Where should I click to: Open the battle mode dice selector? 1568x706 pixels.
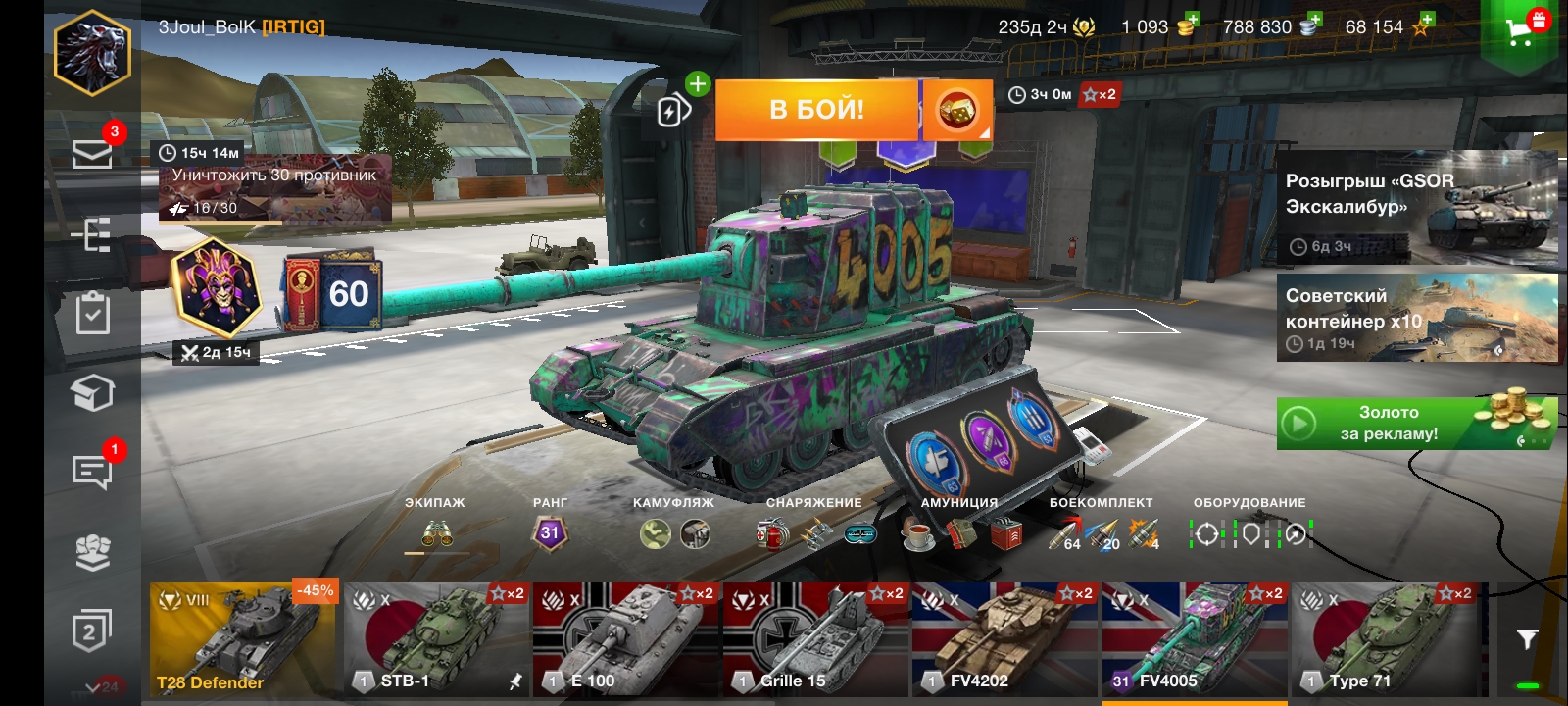coord(957,110)
